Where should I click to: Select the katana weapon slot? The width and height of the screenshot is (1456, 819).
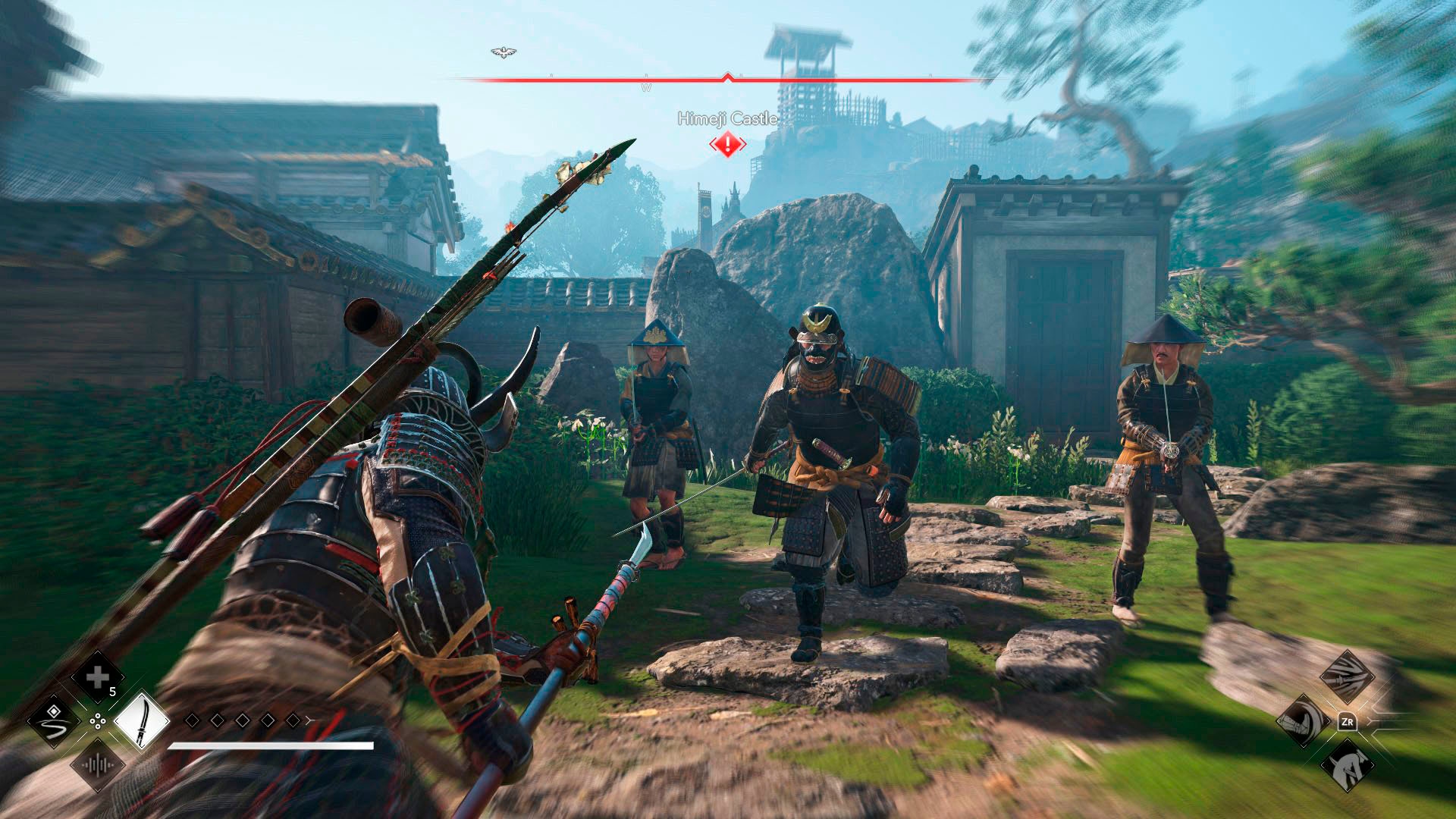[142, 720]
